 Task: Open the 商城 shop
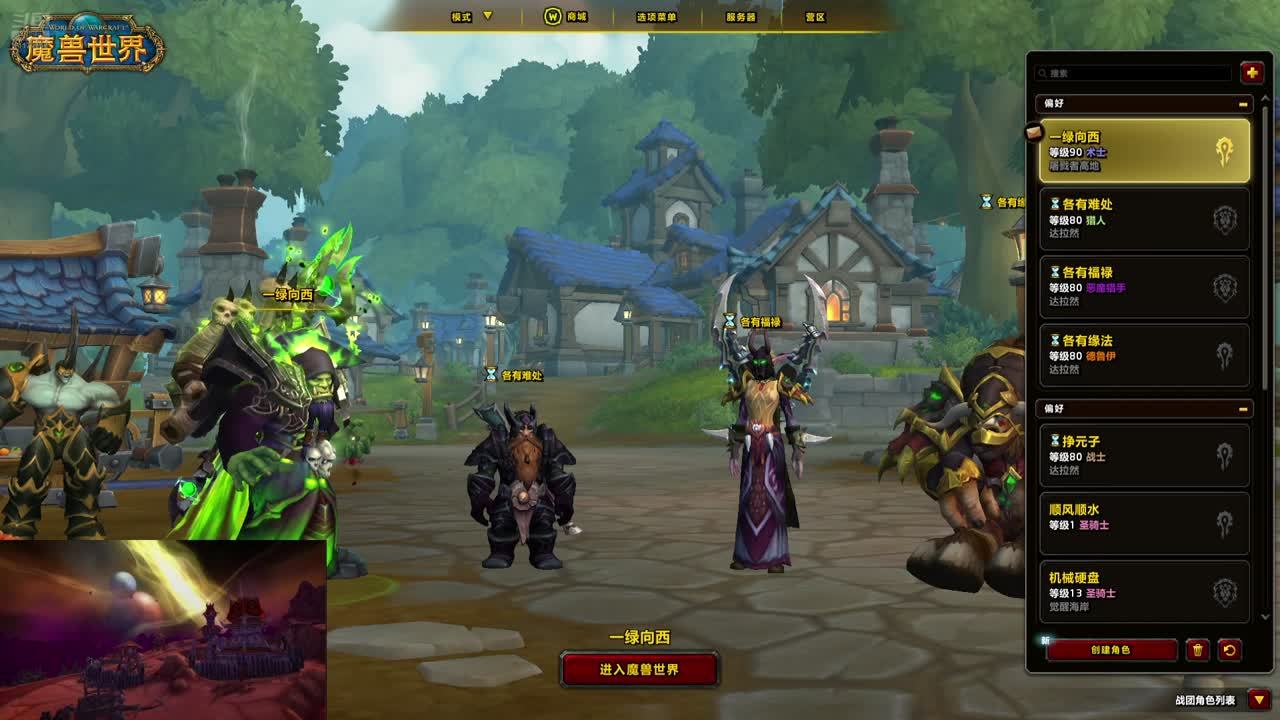[566, 16]
